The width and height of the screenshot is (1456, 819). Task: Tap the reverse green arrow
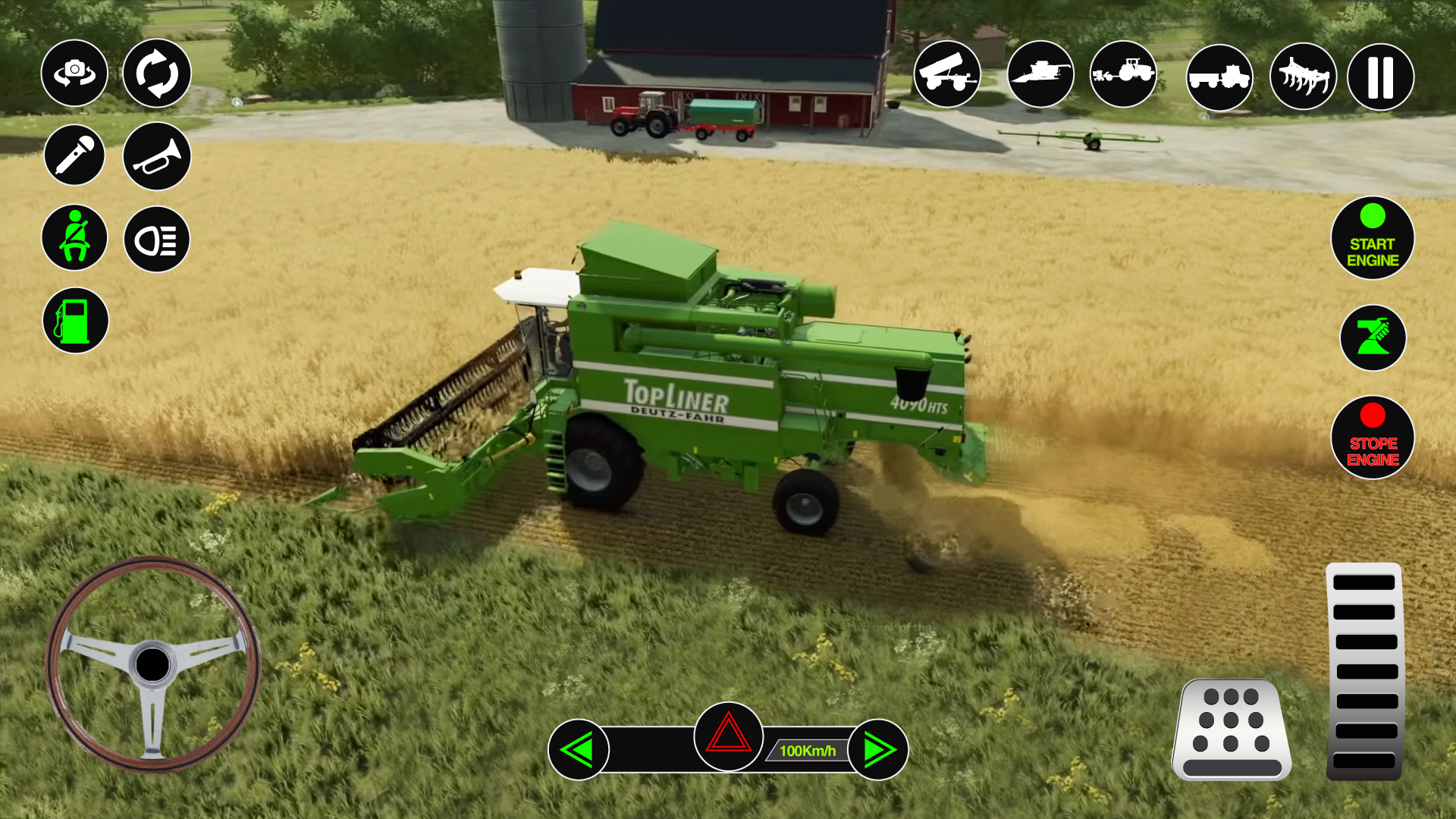(x=579, y=748)
